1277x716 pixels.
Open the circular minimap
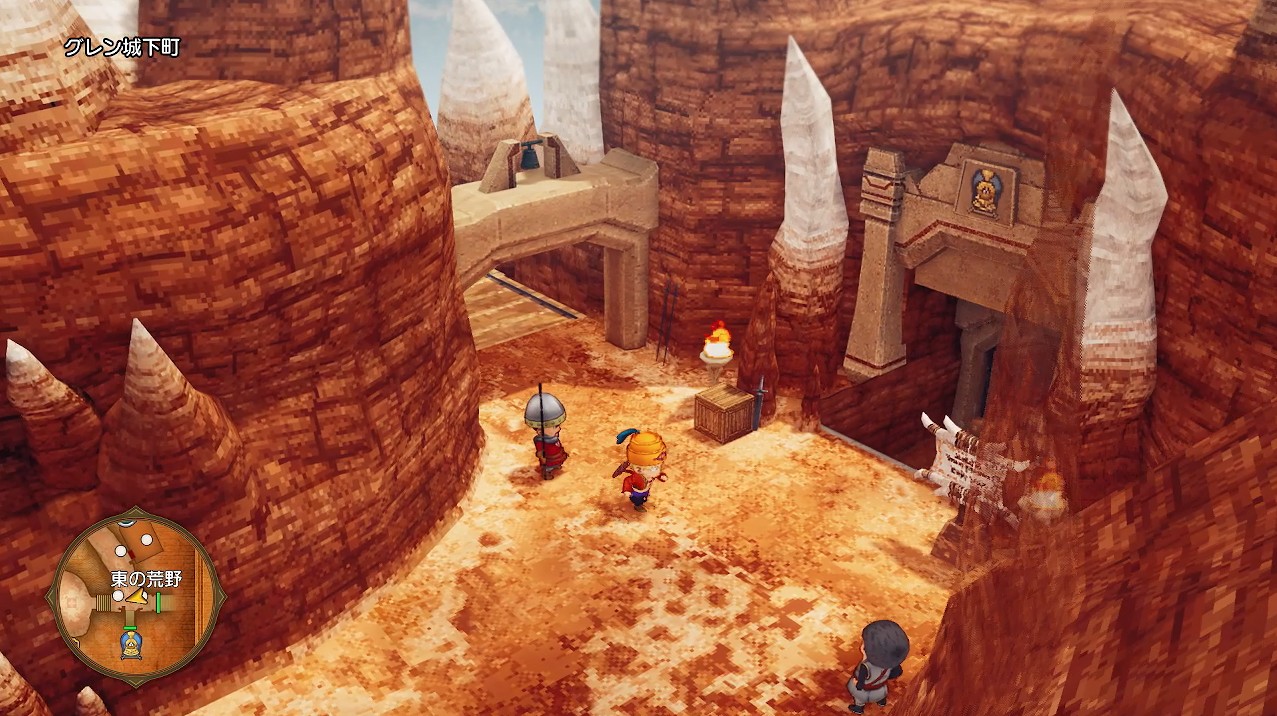tap(134, 595)
